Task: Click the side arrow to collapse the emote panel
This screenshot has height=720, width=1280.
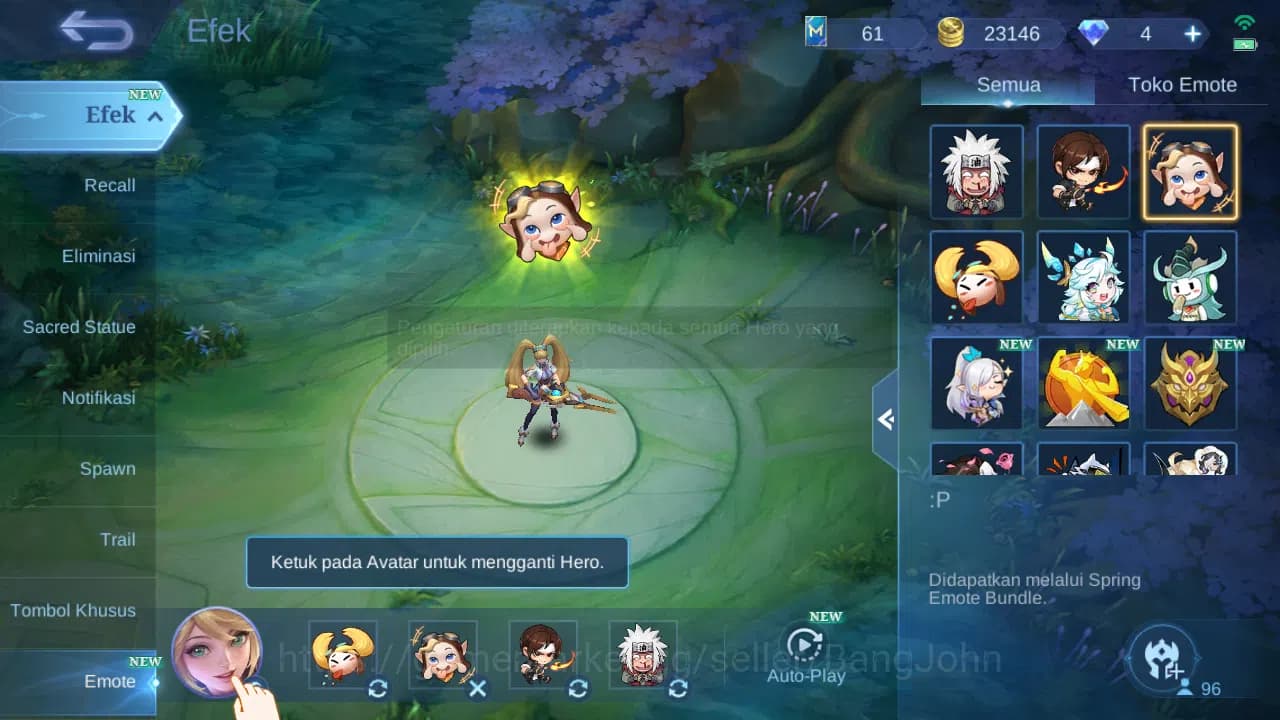Action: [x=884, y=420]
